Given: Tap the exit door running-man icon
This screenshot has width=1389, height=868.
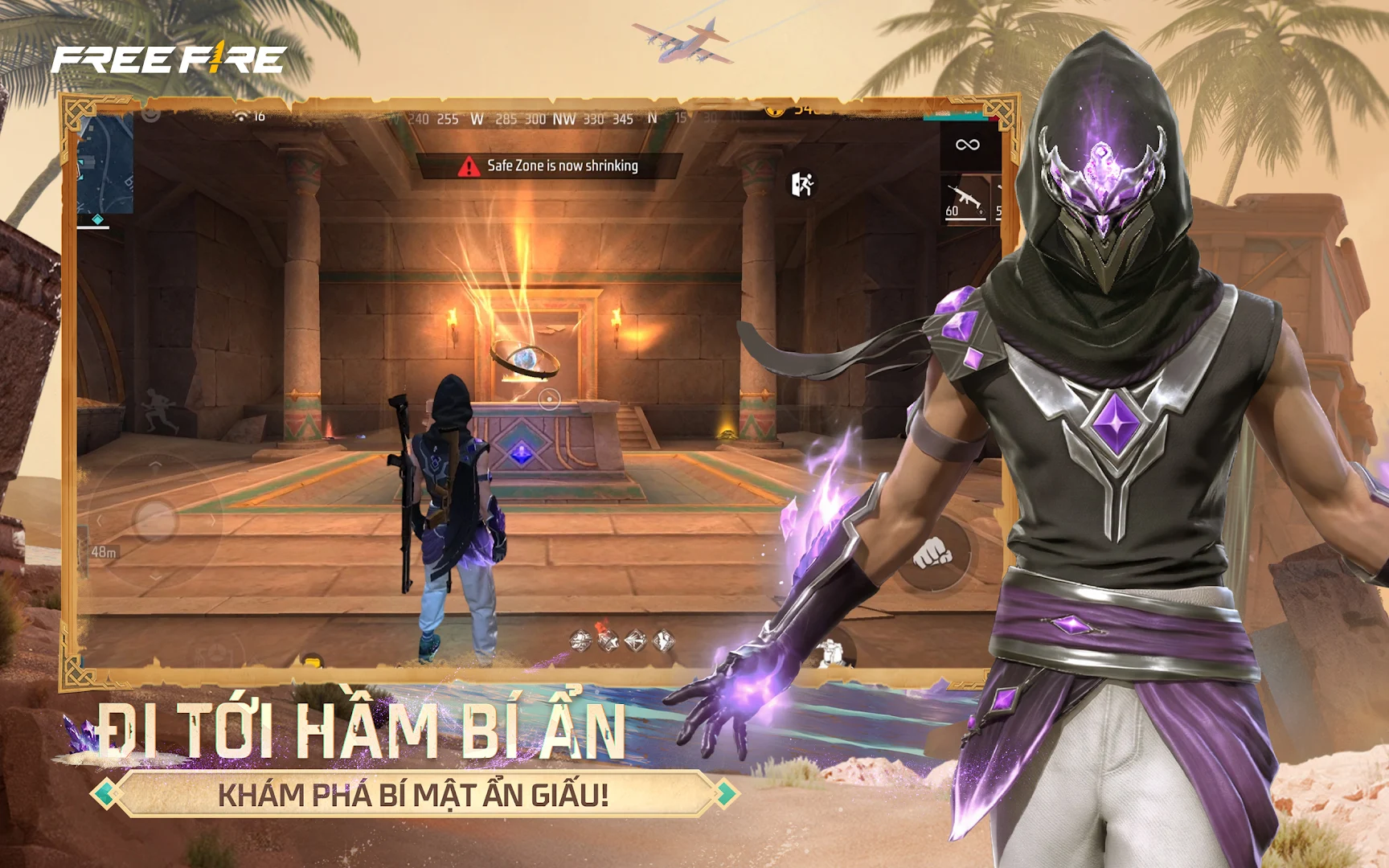Looking at the screenshot, I should coord(802,184).
